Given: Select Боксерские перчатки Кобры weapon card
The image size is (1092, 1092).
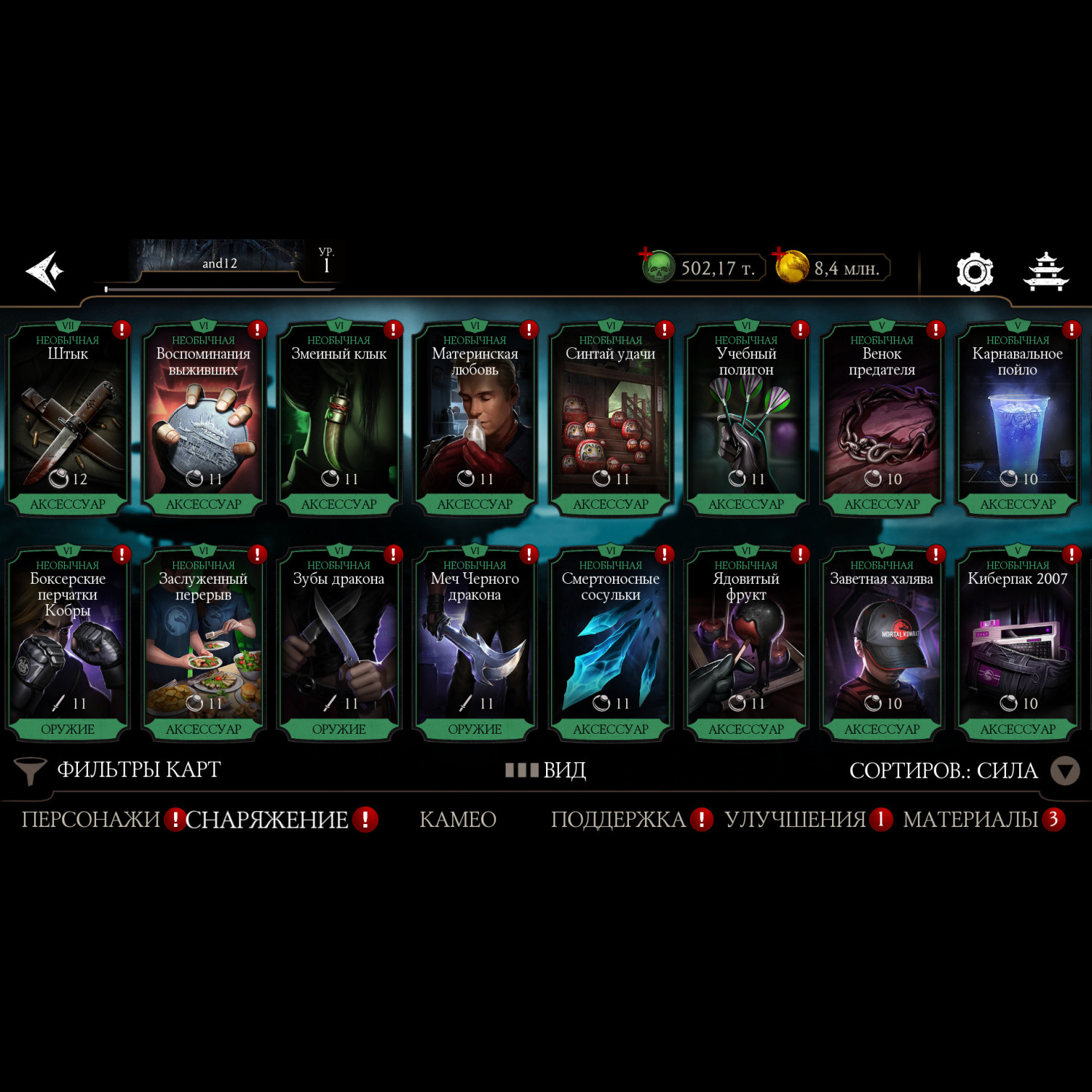Looking at the screenshot, I should point(68,644).
